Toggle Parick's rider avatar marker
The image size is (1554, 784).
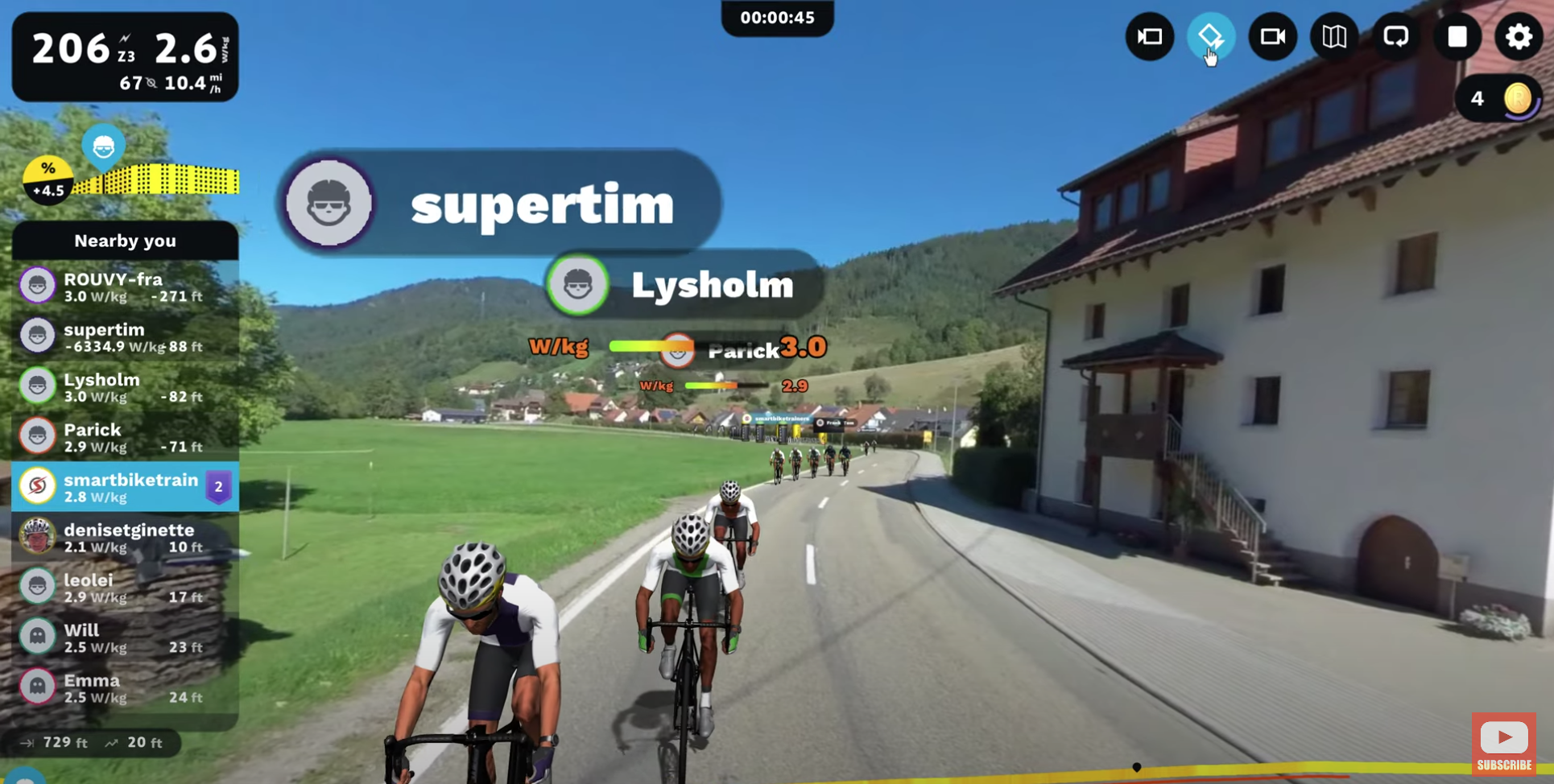(678, 350)
